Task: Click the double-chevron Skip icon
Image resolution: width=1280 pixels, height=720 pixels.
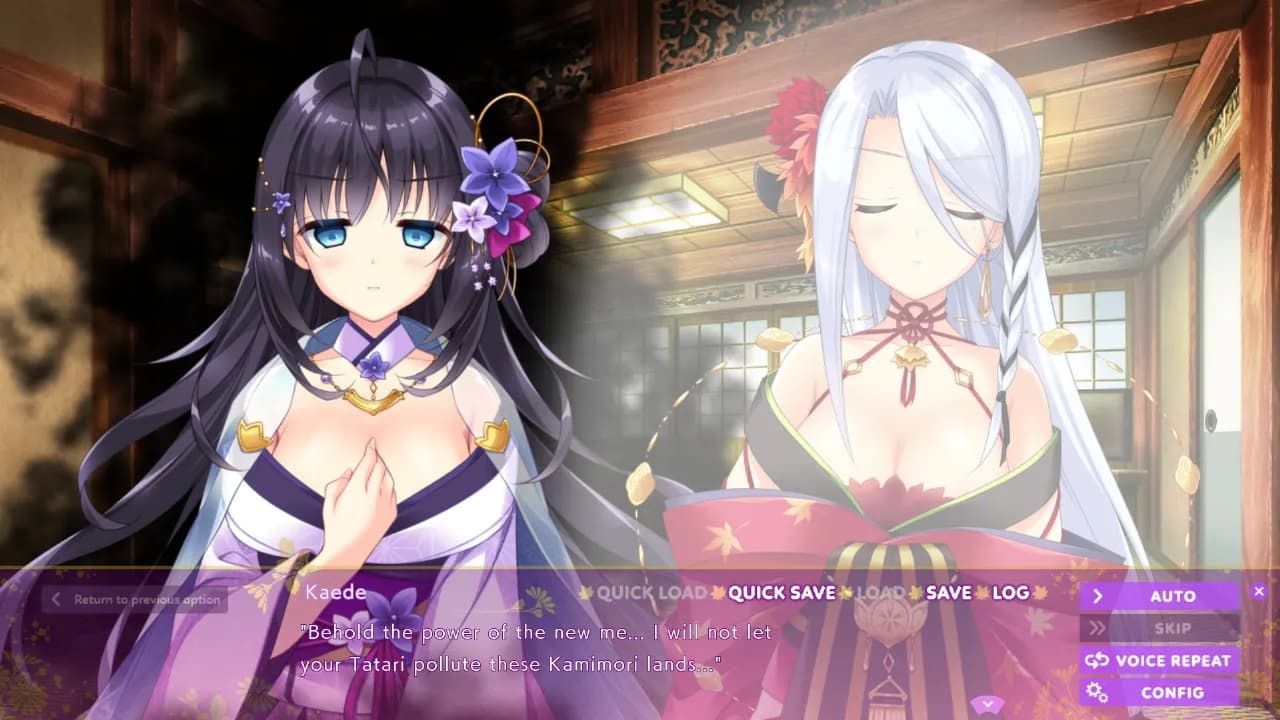Action: pyautogui.click(x=1098, y=627)
